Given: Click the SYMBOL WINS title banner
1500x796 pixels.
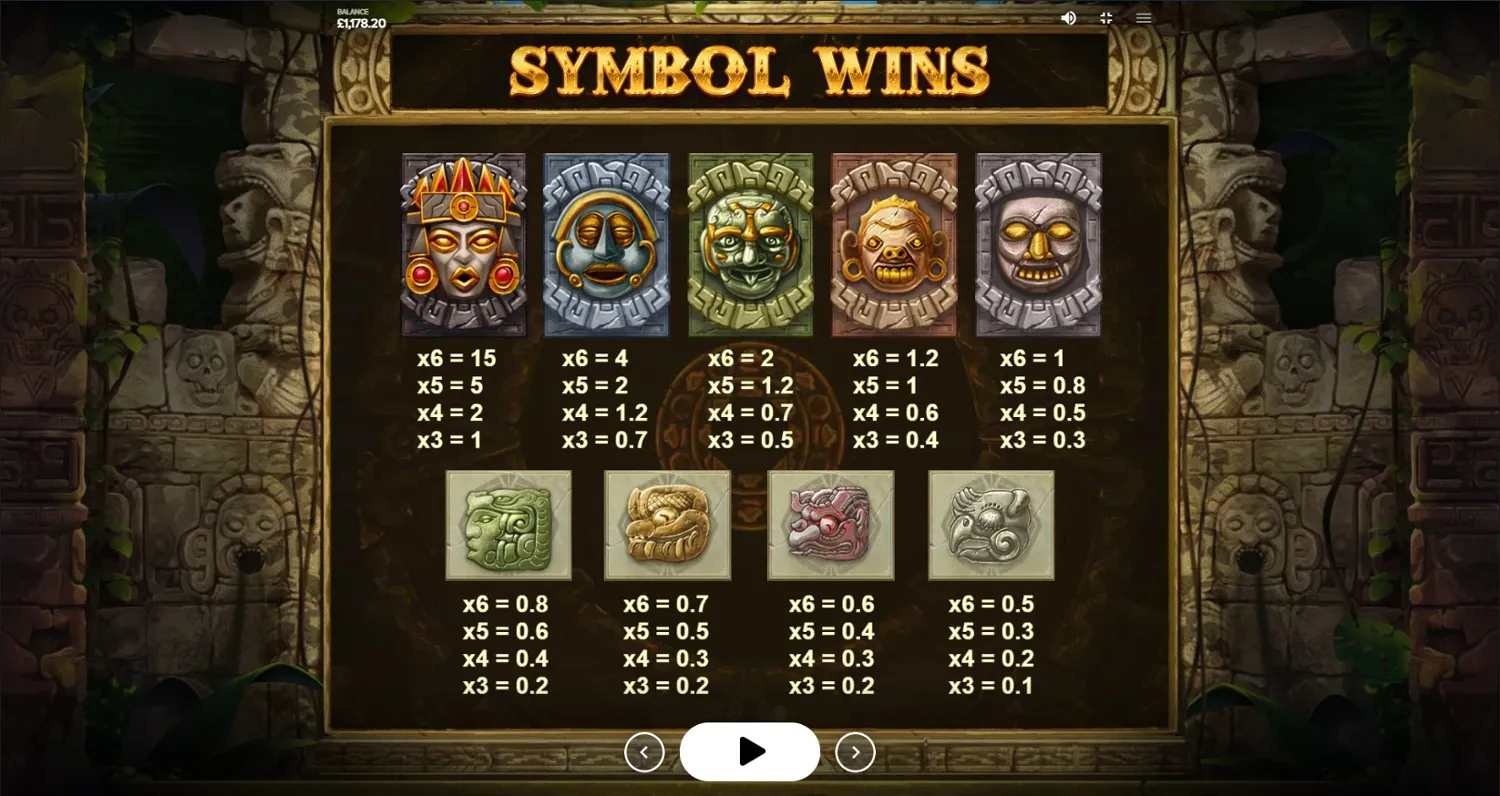Looking at the screenshot, I should pyautogui.click(x=750, y=68).
